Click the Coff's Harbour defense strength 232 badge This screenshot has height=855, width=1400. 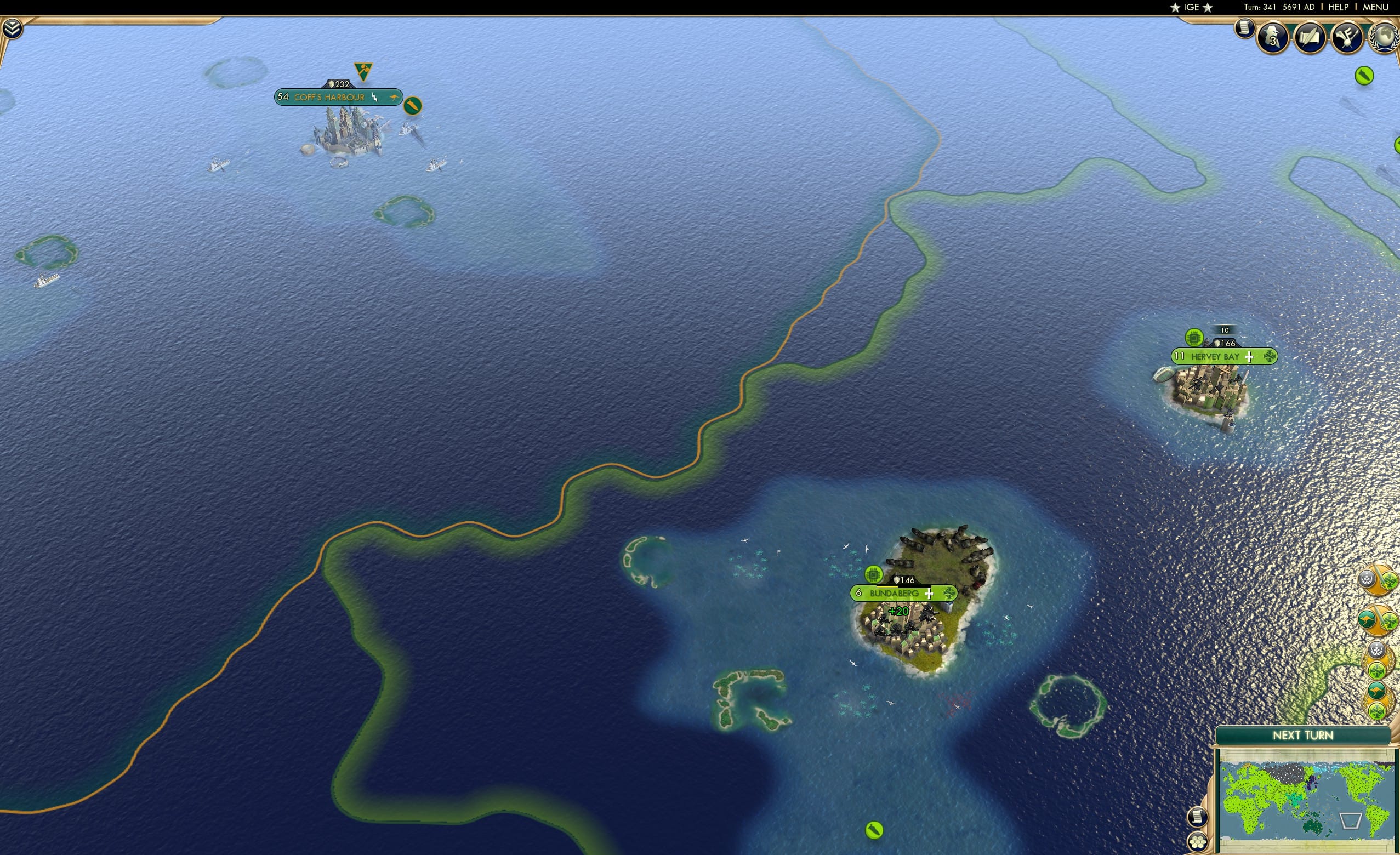click(339, 83)
